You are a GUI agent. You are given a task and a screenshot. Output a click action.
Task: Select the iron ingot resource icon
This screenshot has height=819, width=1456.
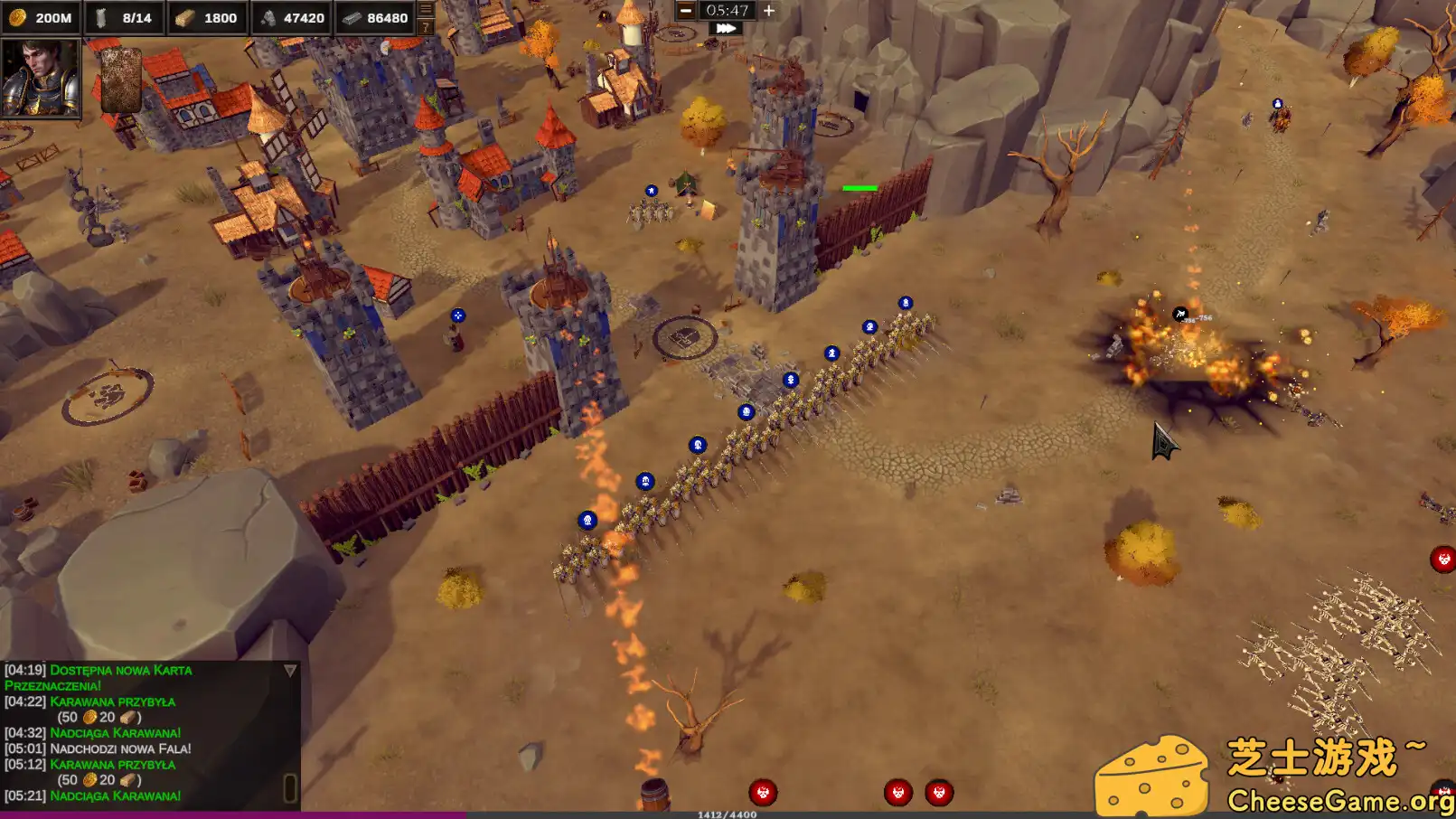(352, 17)
